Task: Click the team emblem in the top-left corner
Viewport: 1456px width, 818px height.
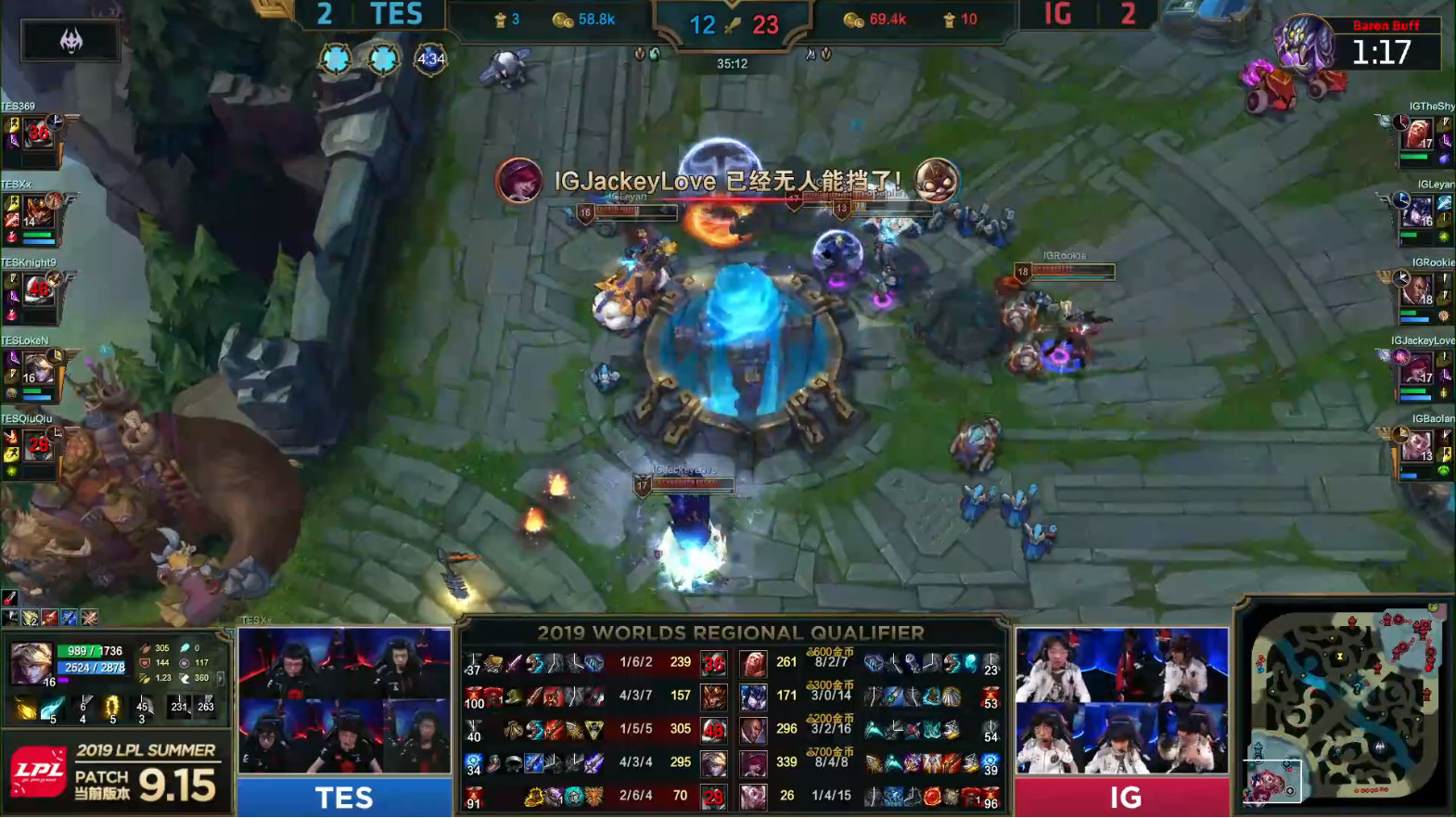Action: point(70,40)
